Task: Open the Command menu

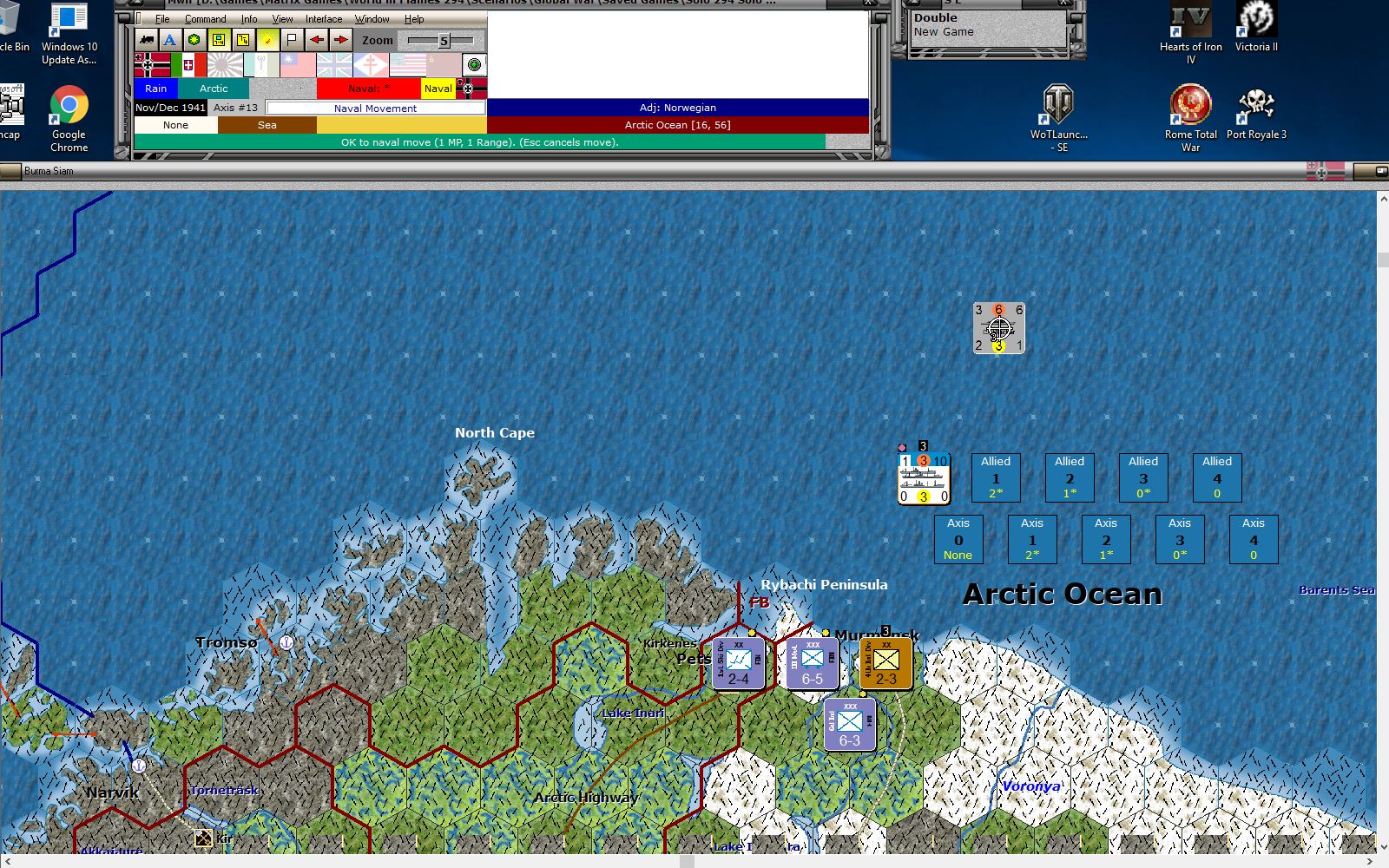Action: pos(206,18)
